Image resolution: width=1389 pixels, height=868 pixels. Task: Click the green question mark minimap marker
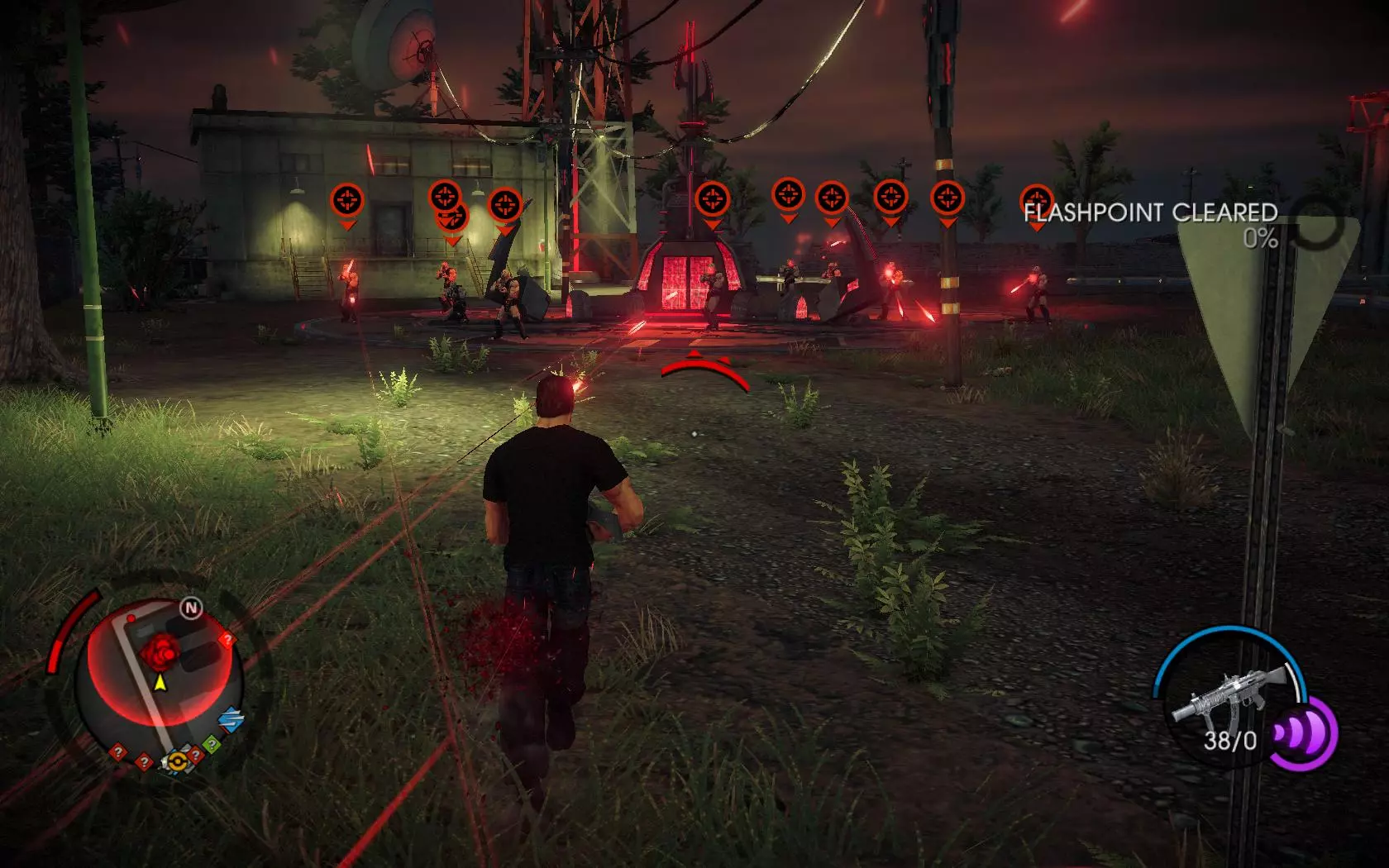coord(212,746)
